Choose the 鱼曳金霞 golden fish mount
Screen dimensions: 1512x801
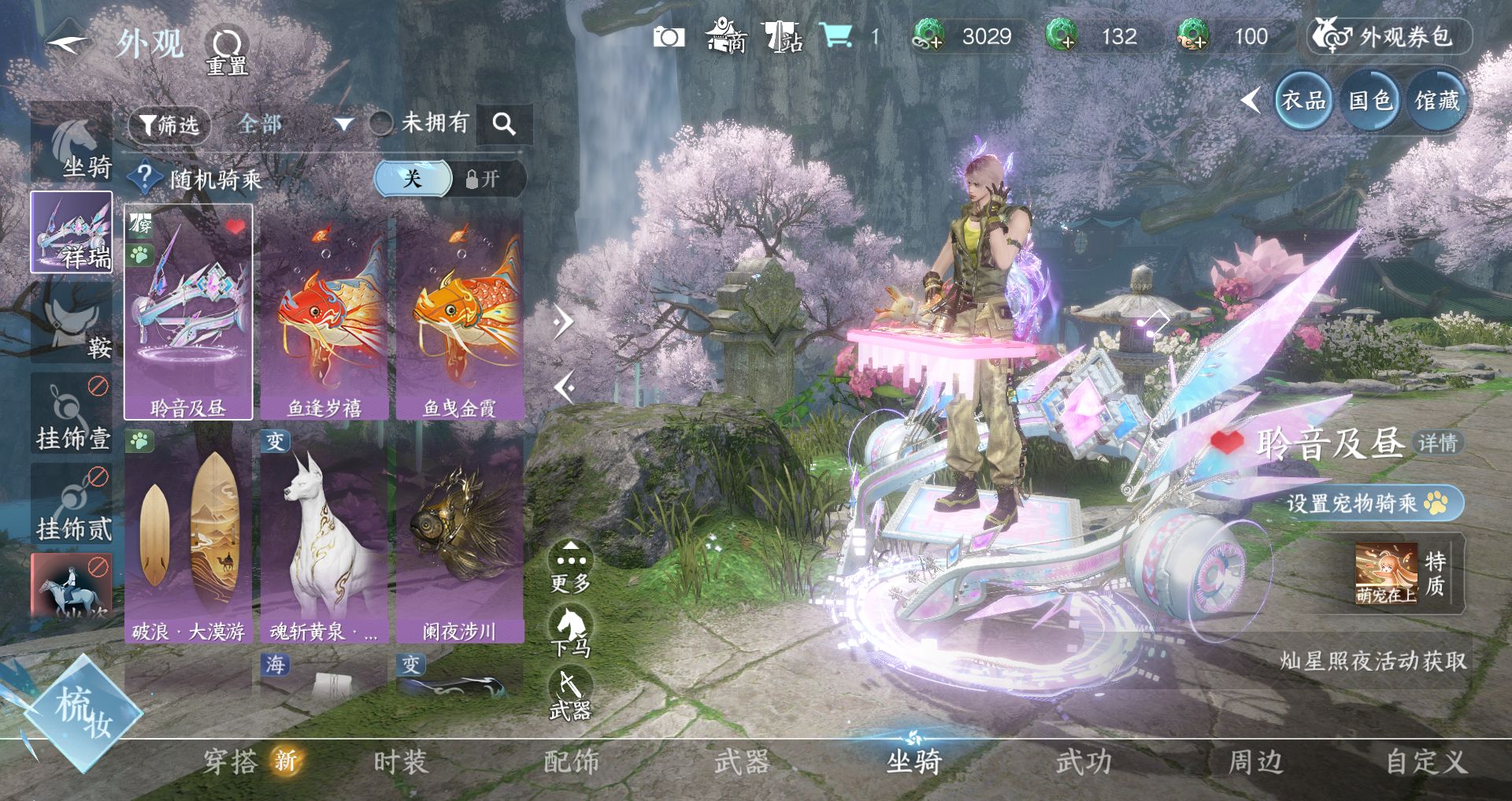coord(460,315)
